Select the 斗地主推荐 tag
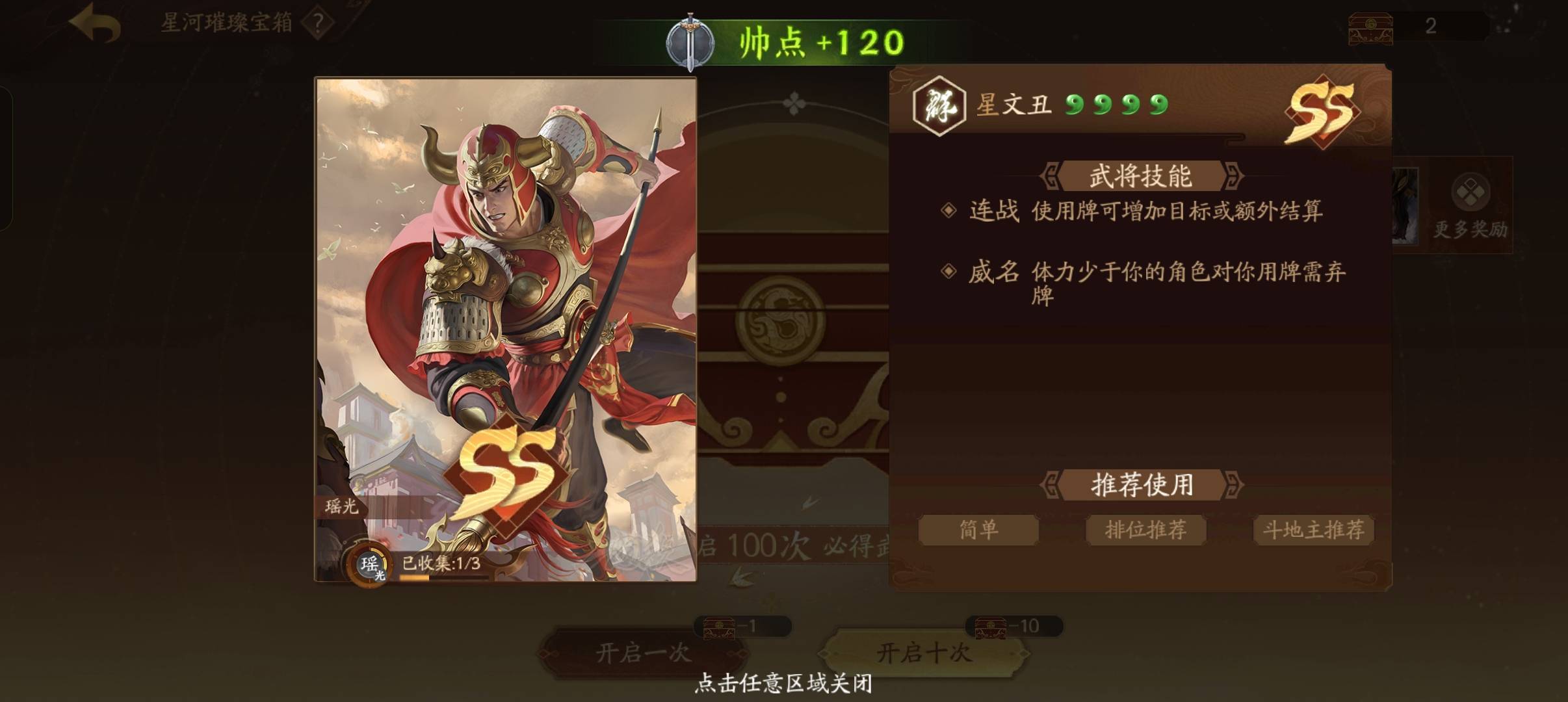The width and height of the screenshot is (1568, 702). tap(1313, 530)
